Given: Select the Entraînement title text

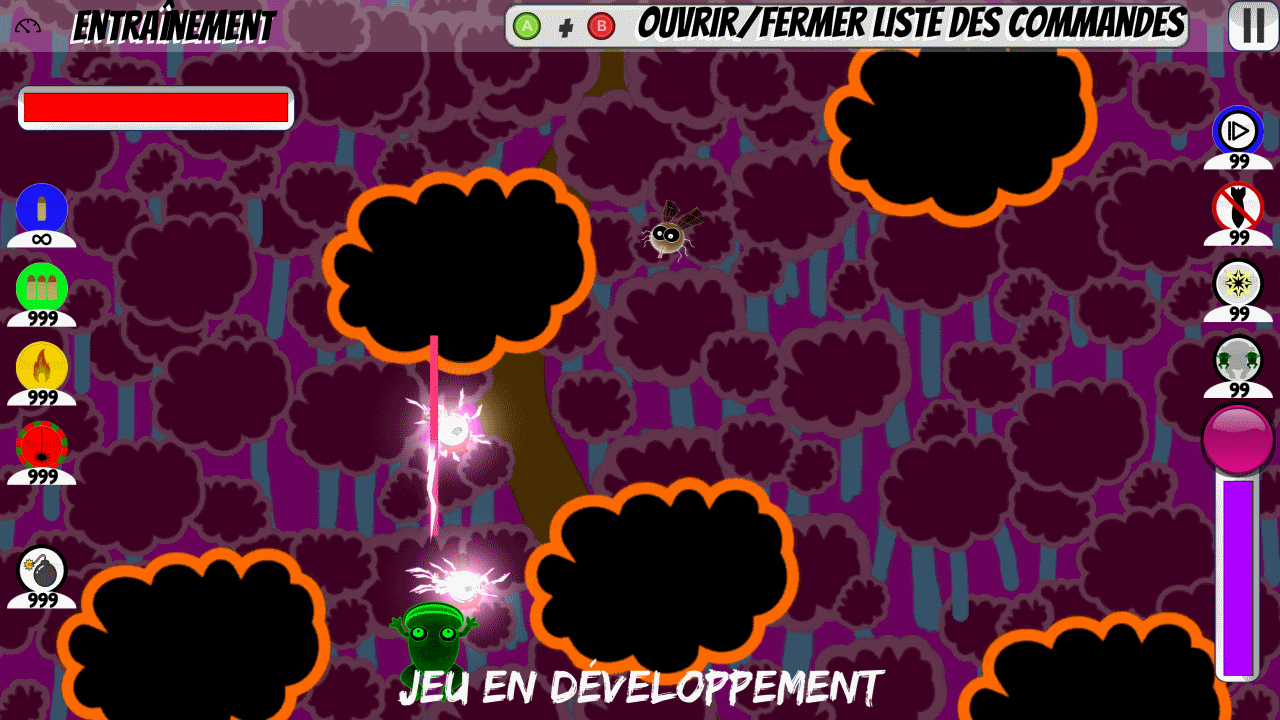Looking at the screenshot, I should tap(175, 25).
